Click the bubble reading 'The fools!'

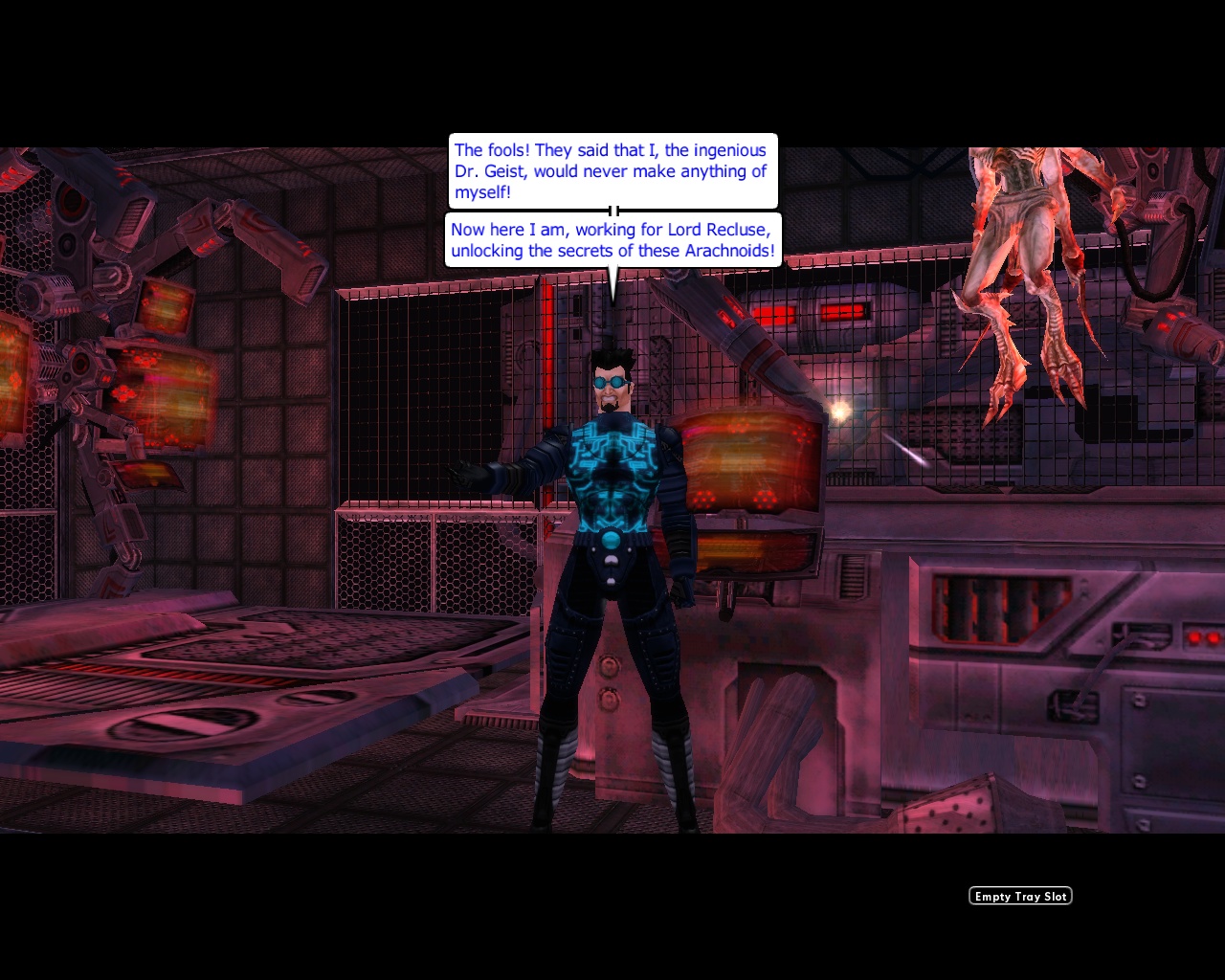point(612,170)
